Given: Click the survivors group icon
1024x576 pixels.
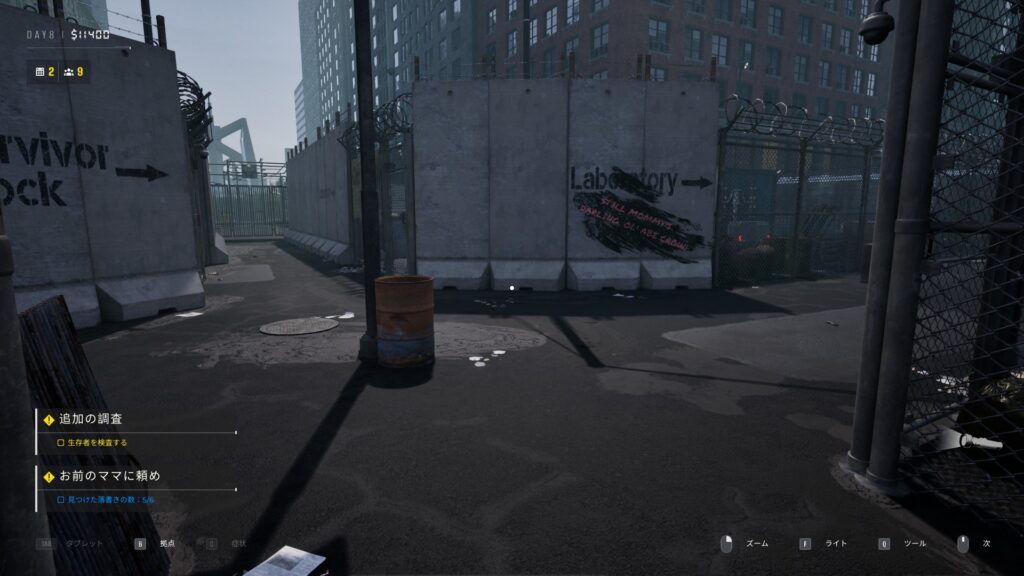Looking at the screenshot, I should 68,72.
